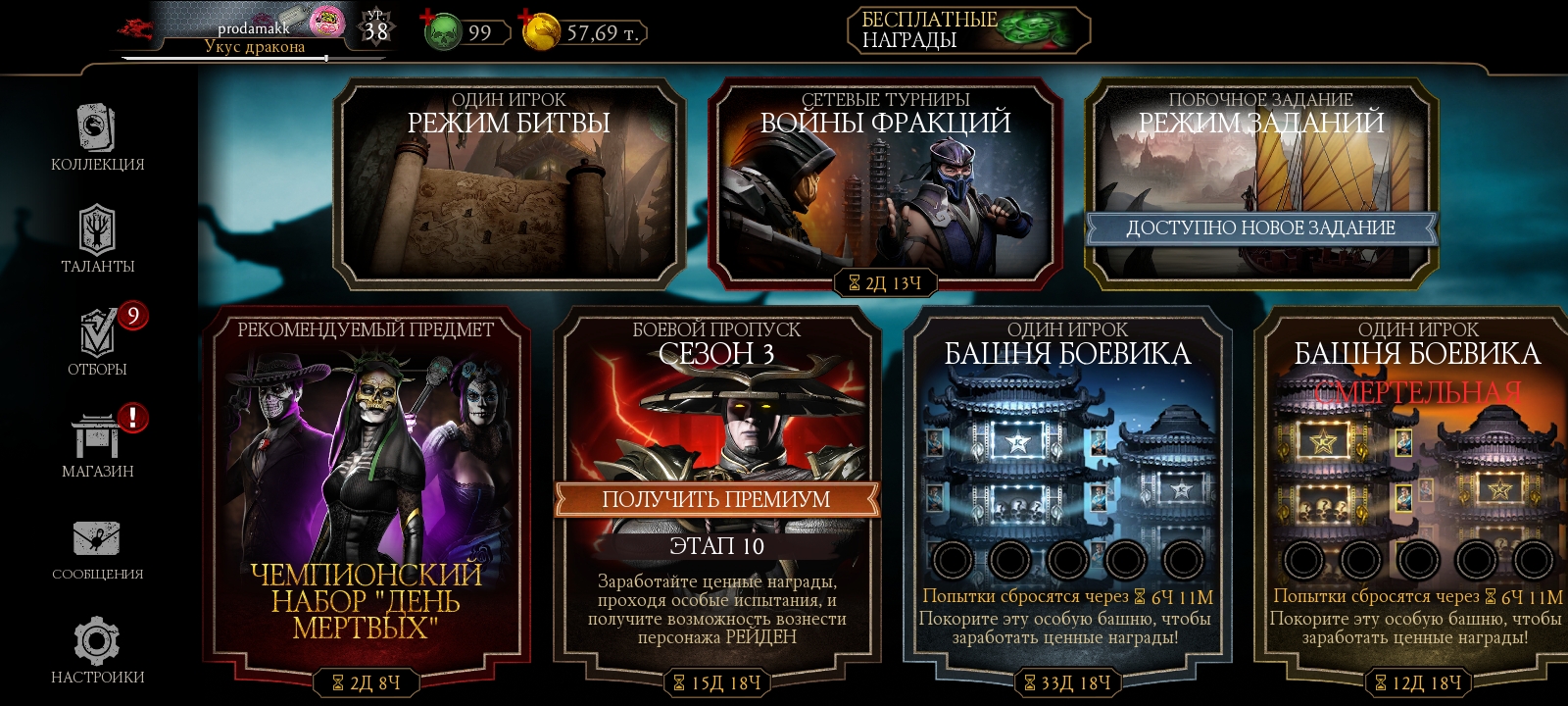
Task: Tap the Получить Премиум banner
Action: click(x=716, y=499)
